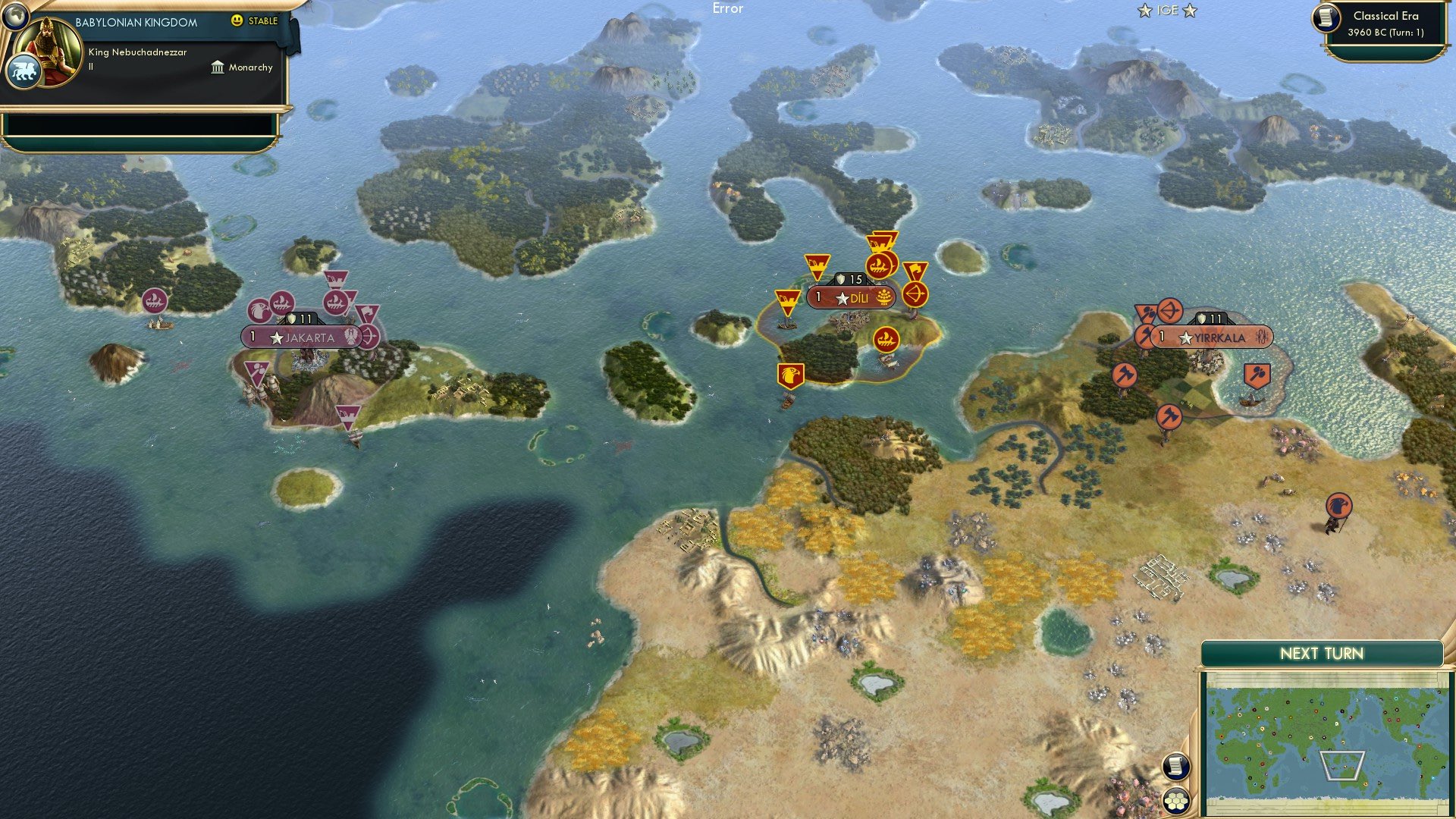The height and width of the screenshot is (819, 1456).
Task: Click the Error notification text
Action: pos(729,9)
